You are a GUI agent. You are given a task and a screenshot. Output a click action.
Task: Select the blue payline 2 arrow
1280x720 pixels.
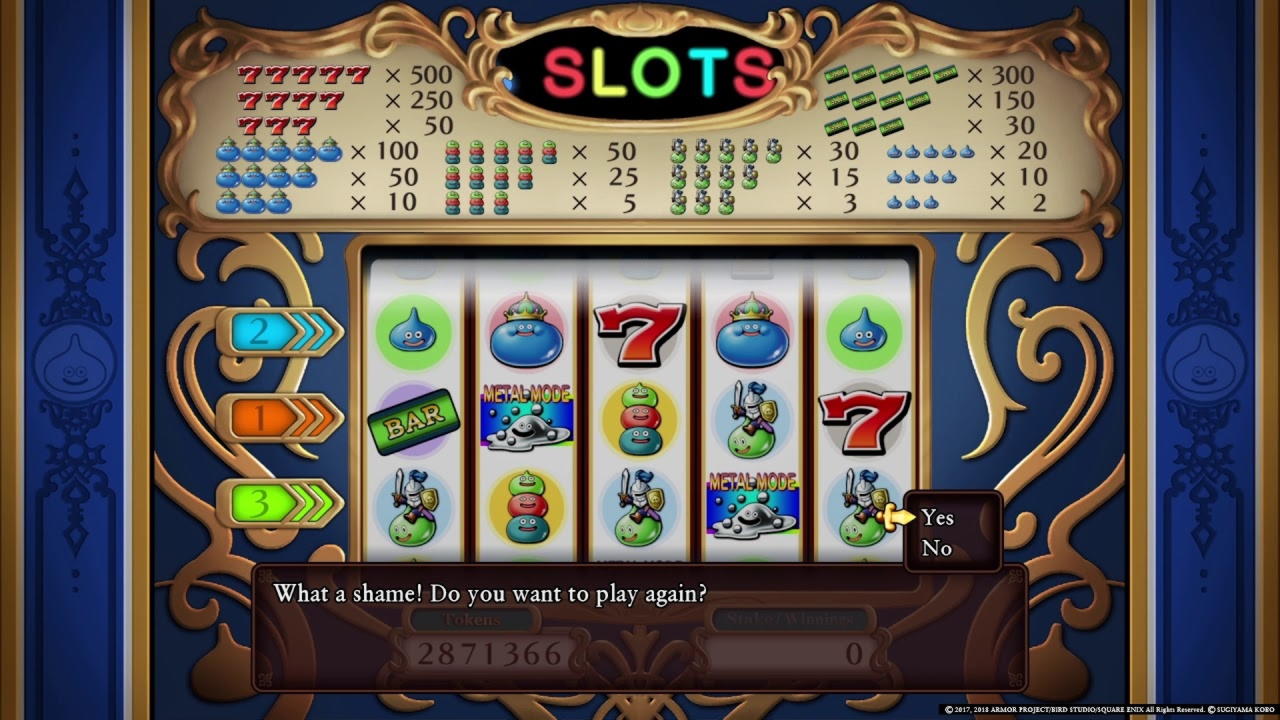tap(279, 332)
